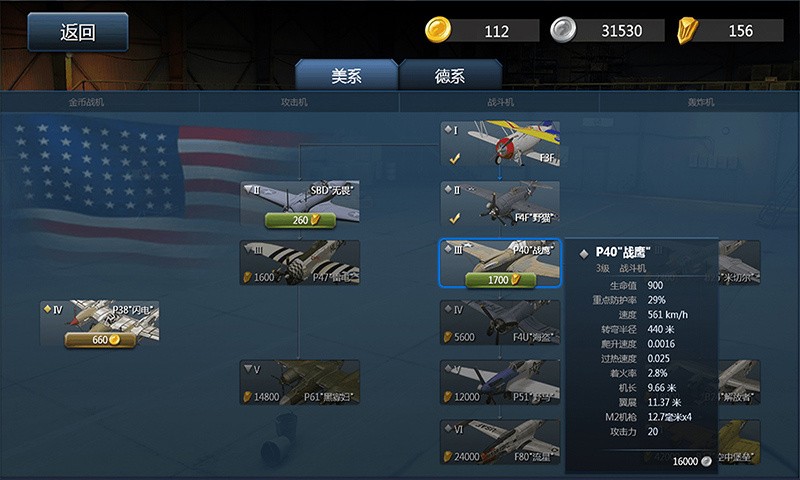Switch to the 德系 aircraft tab
This screenshot has height=480, width=800.
450,76
